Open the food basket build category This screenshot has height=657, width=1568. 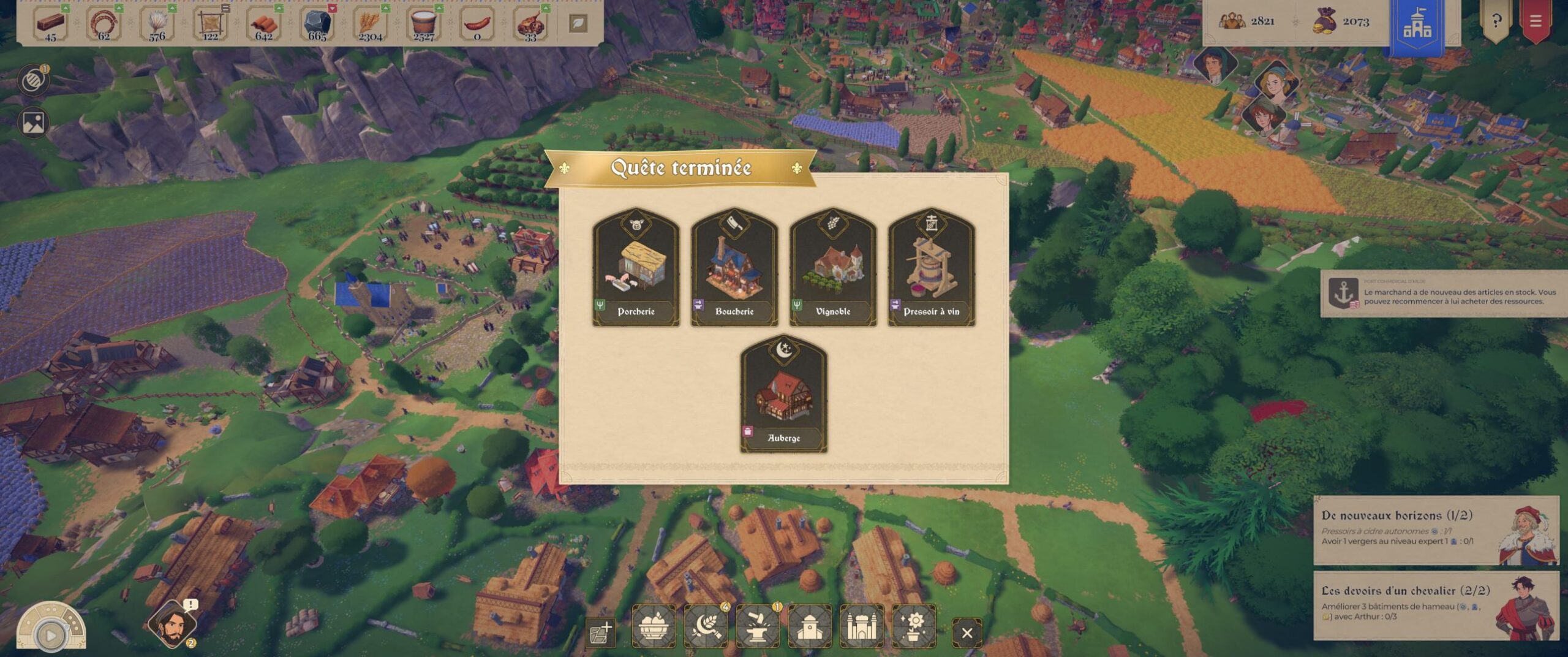[654, 626]
